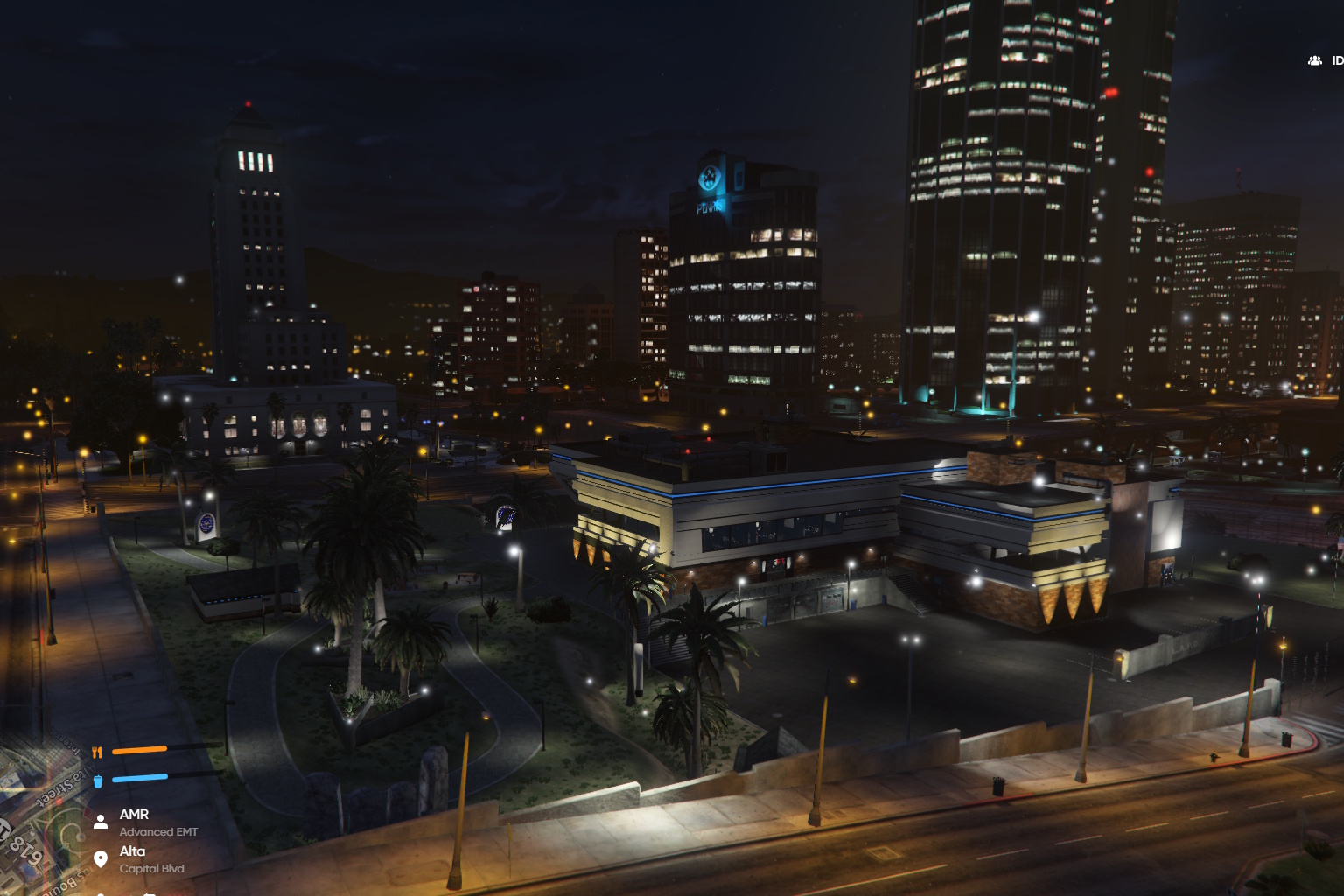This screenshot has width=1344, height=896.
Task: Select the red antenna light on the skyscraper
Action: [250, 101]
